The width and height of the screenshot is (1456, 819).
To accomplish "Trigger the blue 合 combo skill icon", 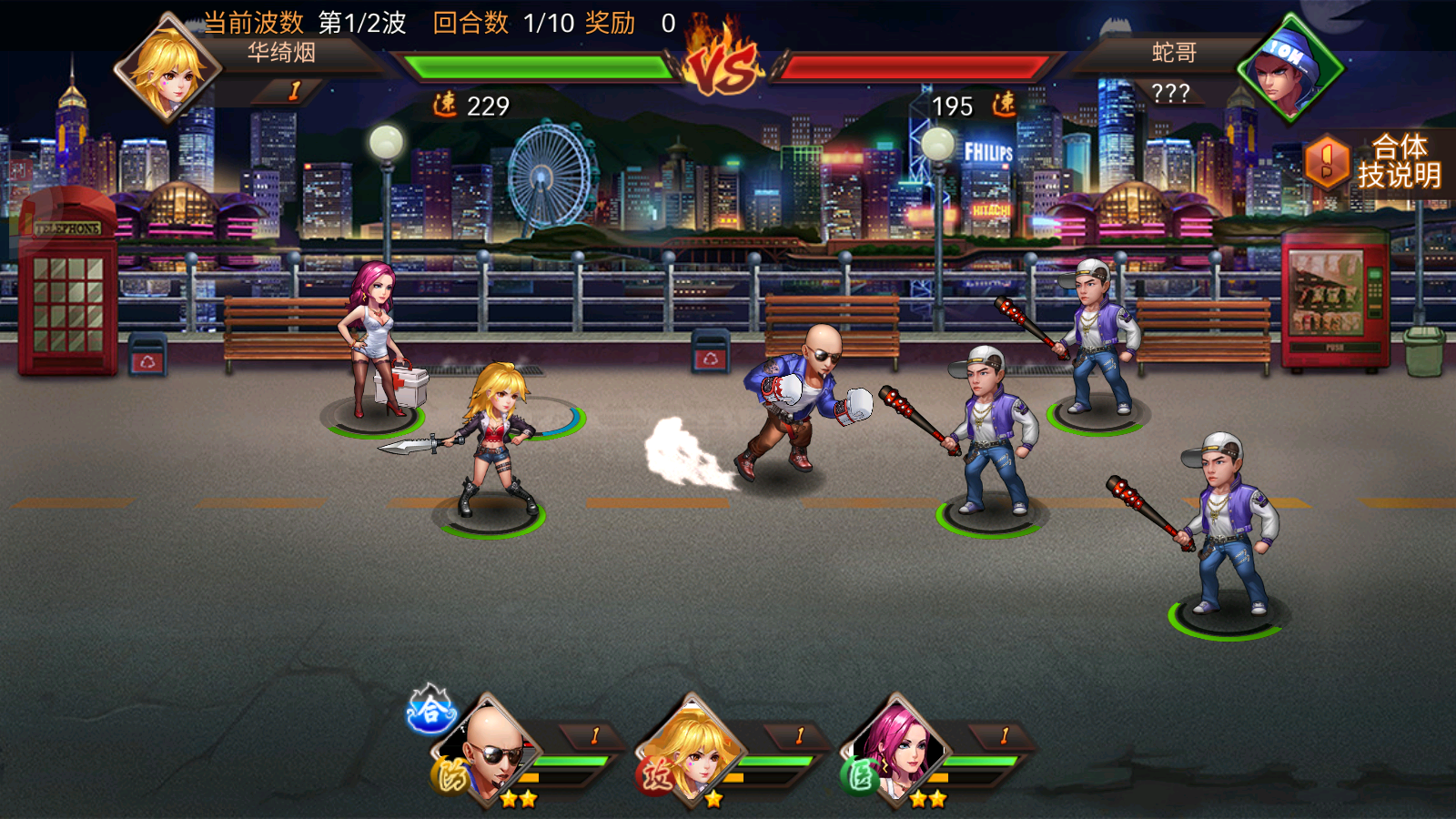I will click(x=430, y=710).
